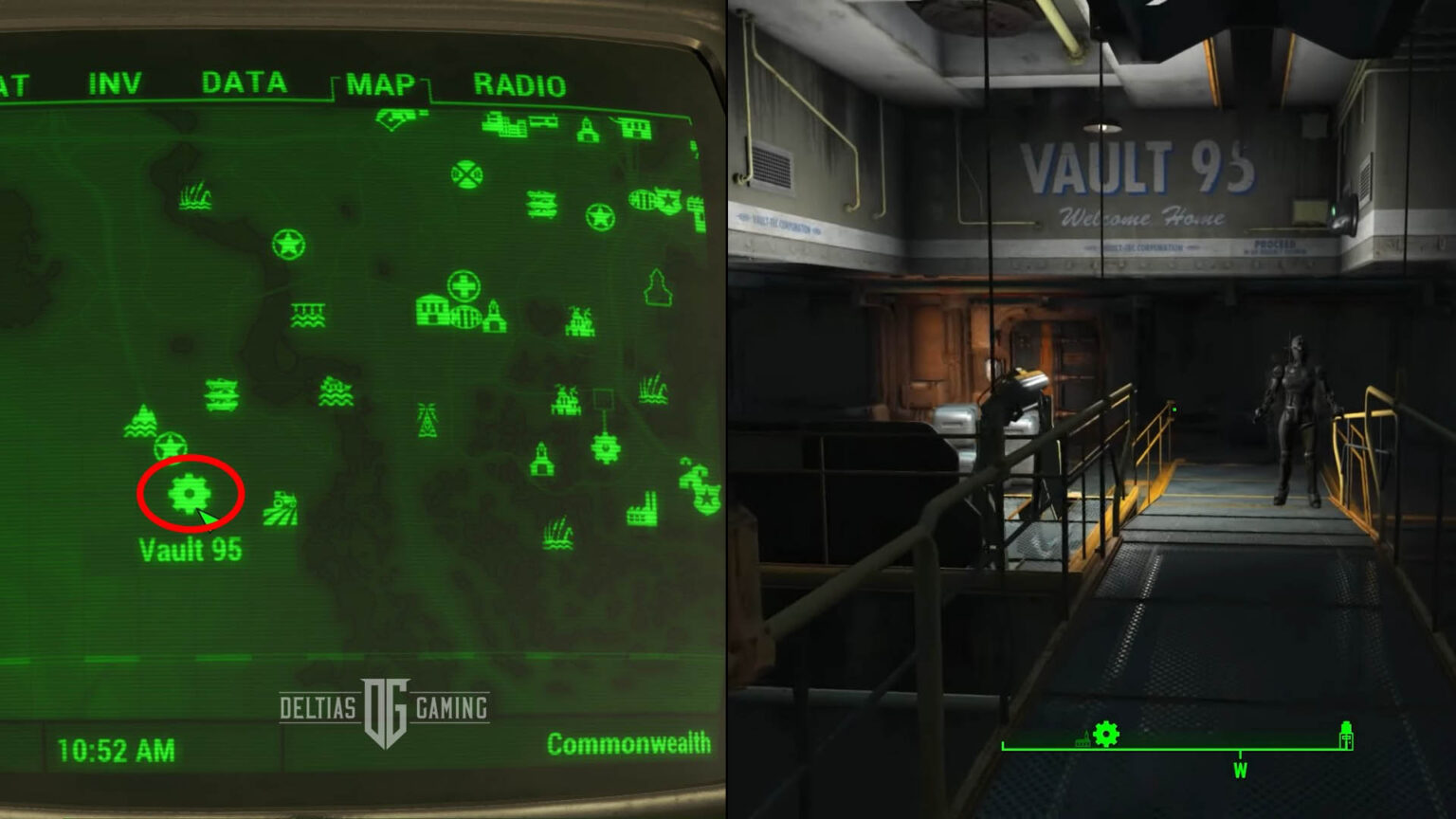Screen dimensions: 1456x819
Task: Click the farm tractor marker below Vault 95
Action: [280, 505]
